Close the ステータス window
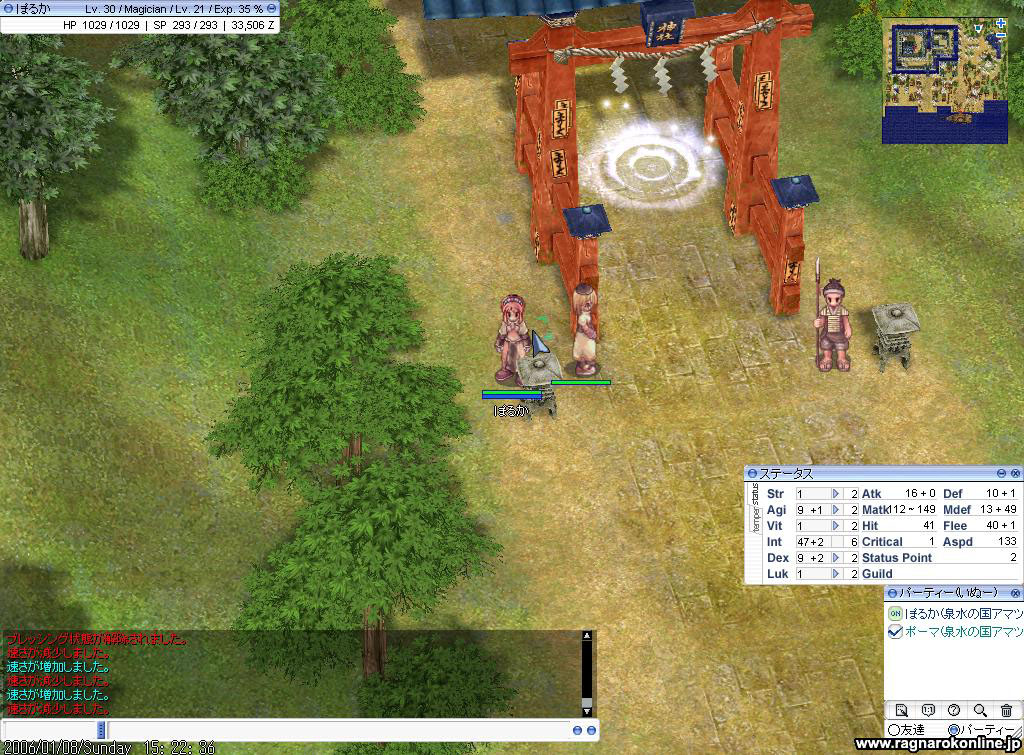The image size is (1024, 755). [1016, 473]
